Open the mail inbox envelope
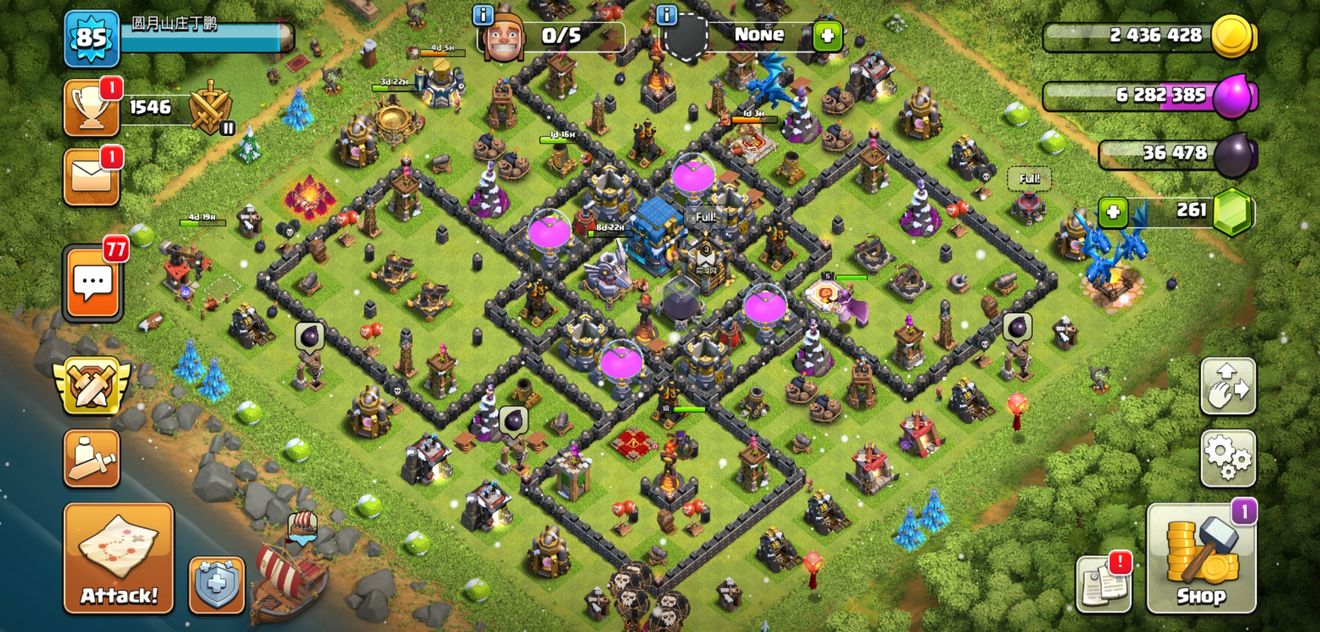 pos(92,177)
